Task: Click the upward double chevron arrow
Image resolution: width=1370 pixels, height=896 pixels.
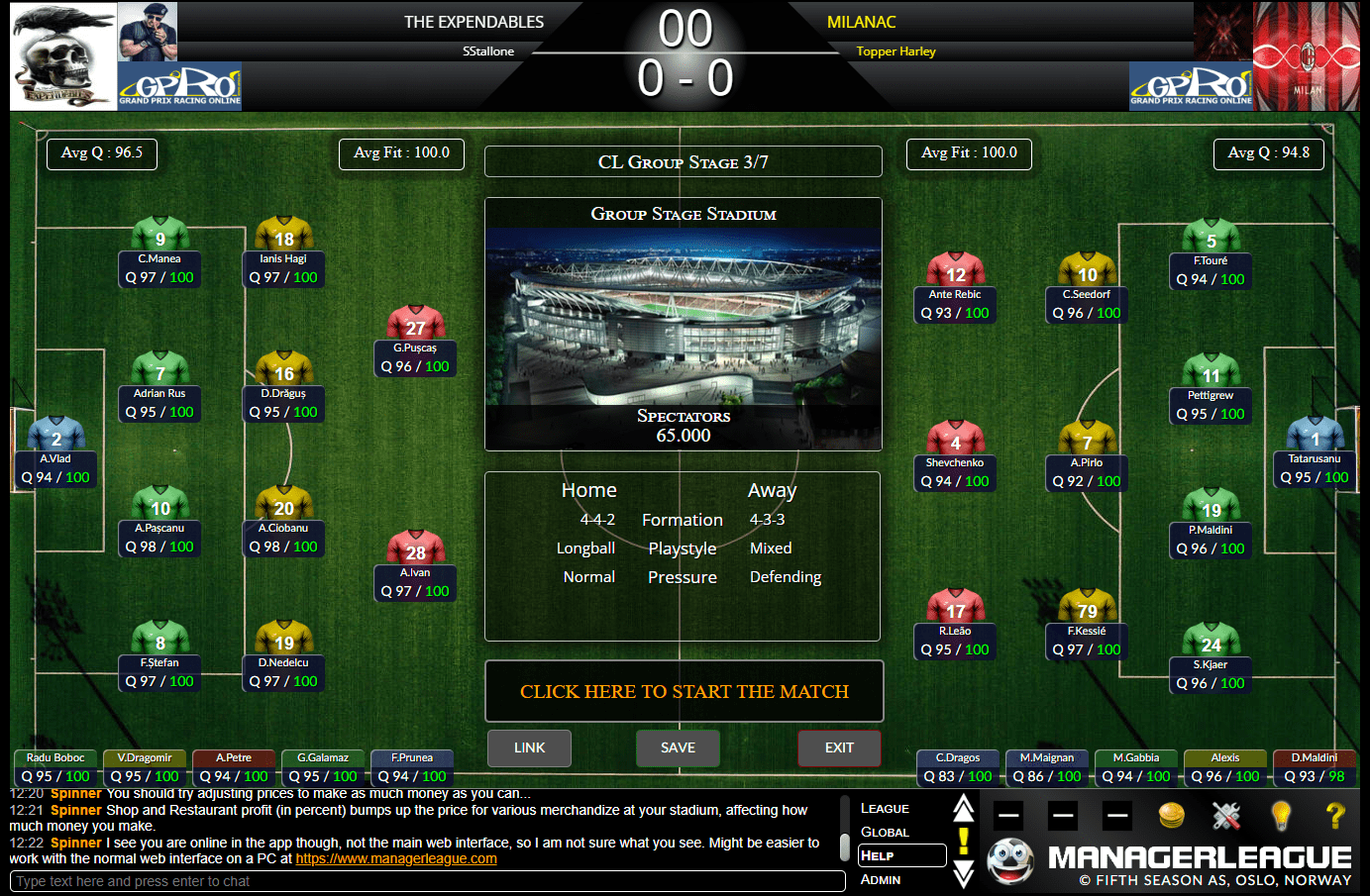Action: pyautogui.click(x=964, y=808)
